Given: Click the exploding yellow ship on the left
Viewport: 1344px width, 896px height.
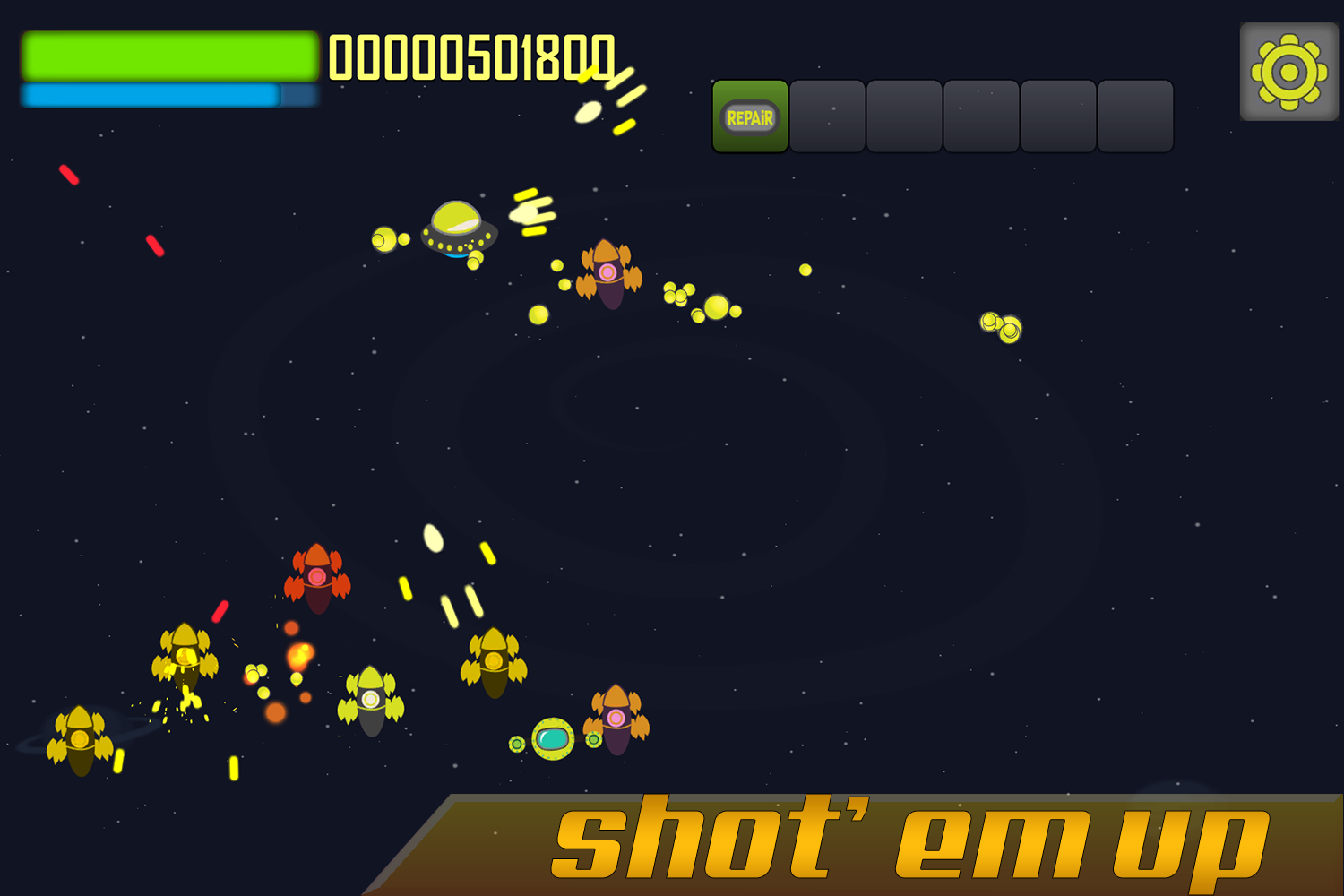Looking at the screenshot, I should [185, 660].
